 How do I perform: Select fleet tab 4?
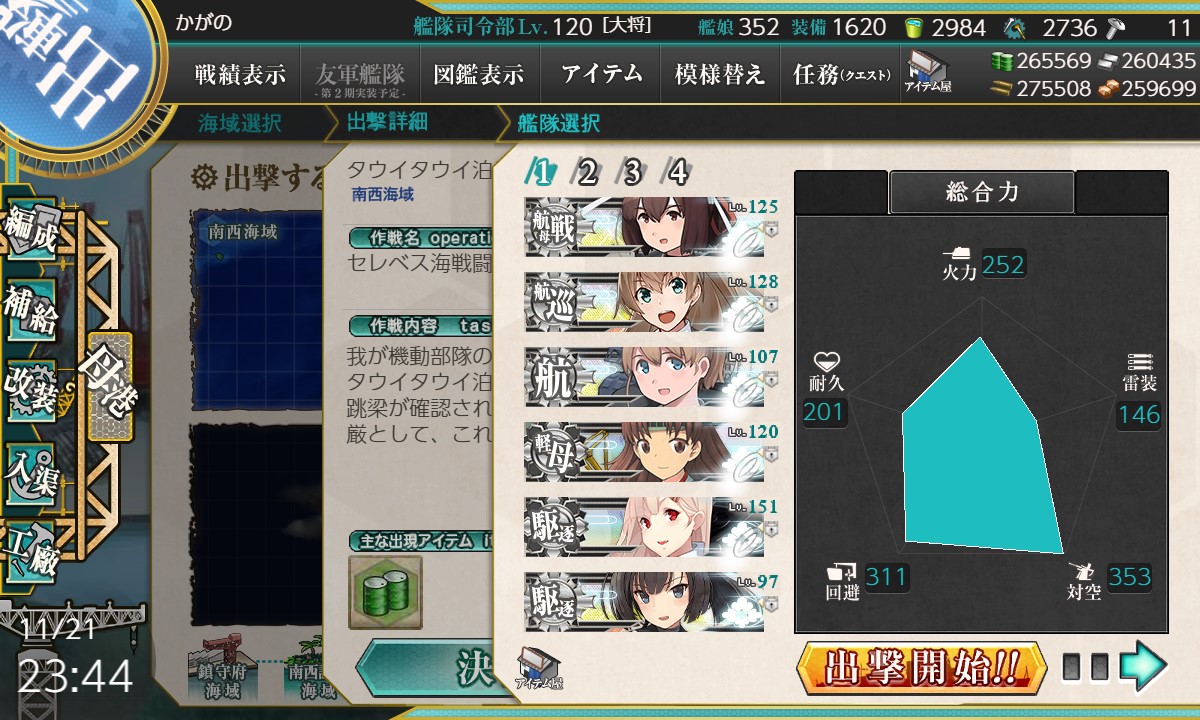(x=677, y=173)
